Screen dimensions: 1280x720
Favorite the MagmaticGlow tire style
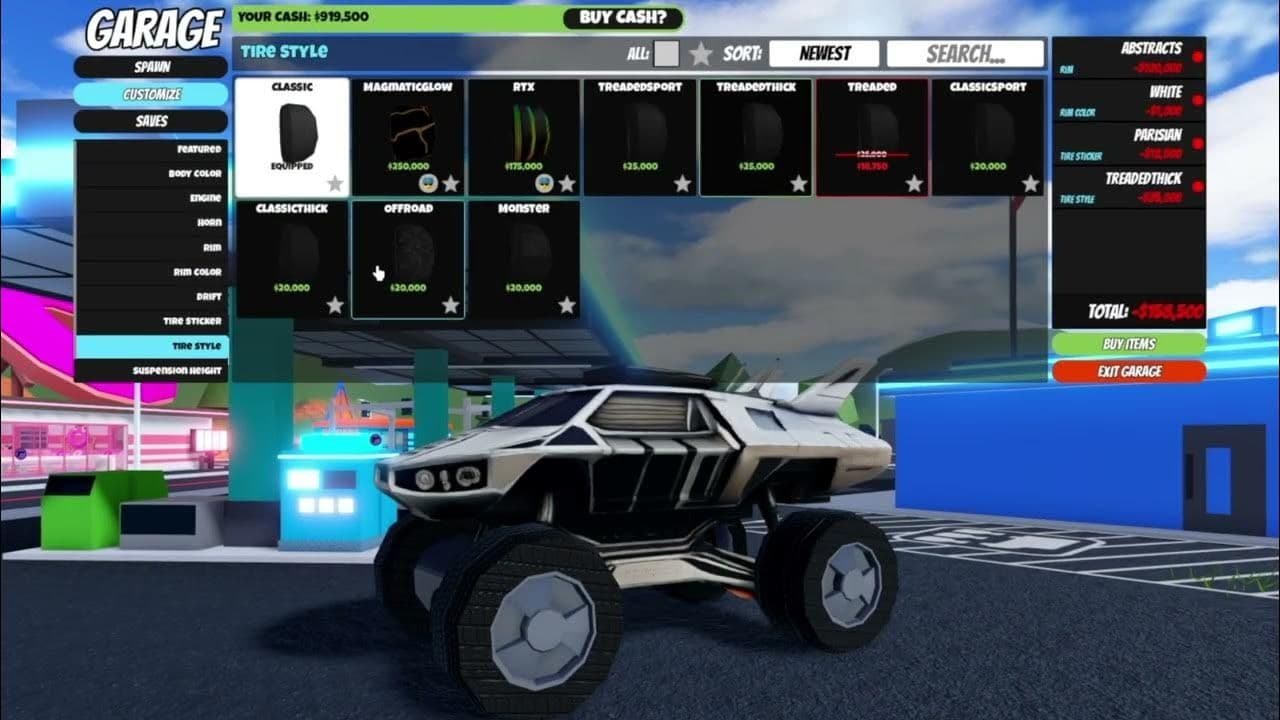(450, 183)
